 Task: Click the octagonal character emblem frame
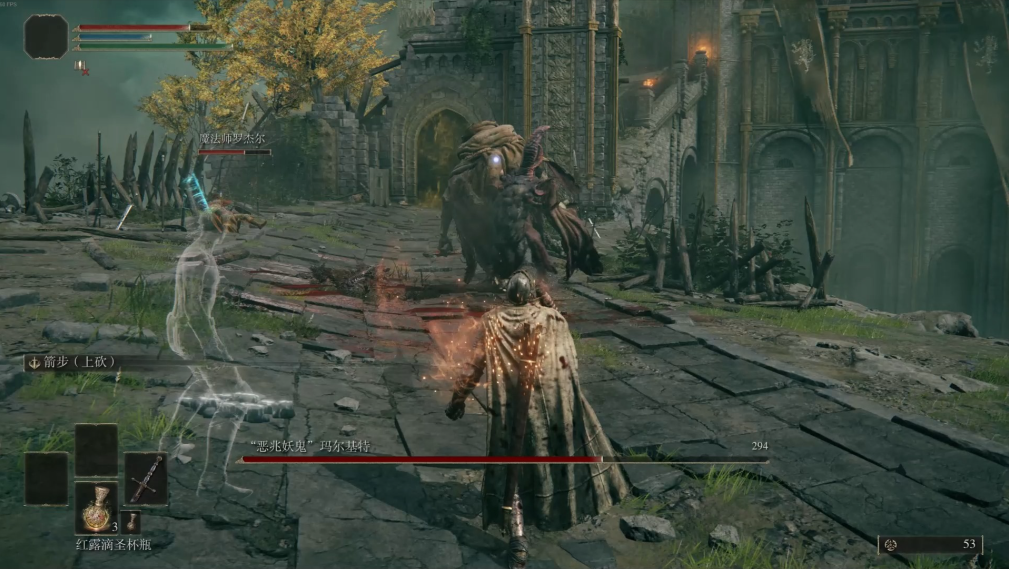(46, 36)
